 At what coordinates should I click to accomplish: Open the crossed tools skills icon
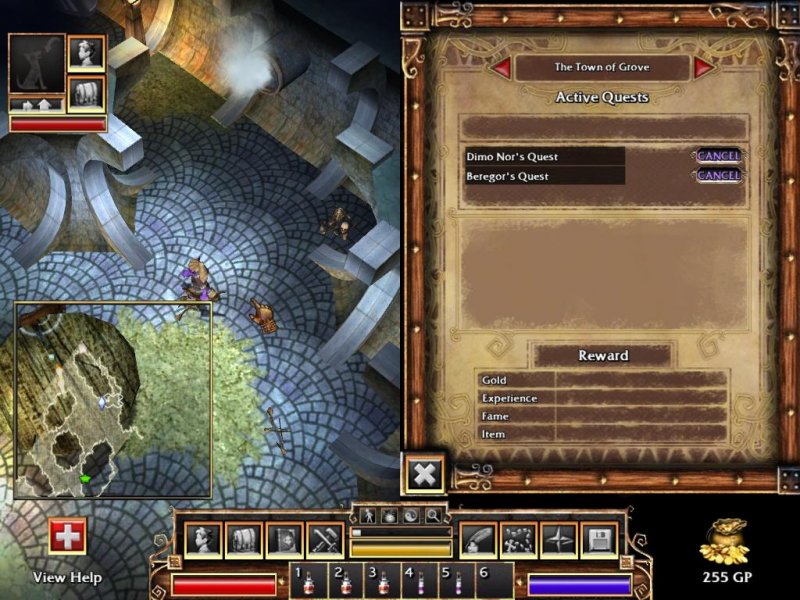pyautogui.click(x=326, y=540)
